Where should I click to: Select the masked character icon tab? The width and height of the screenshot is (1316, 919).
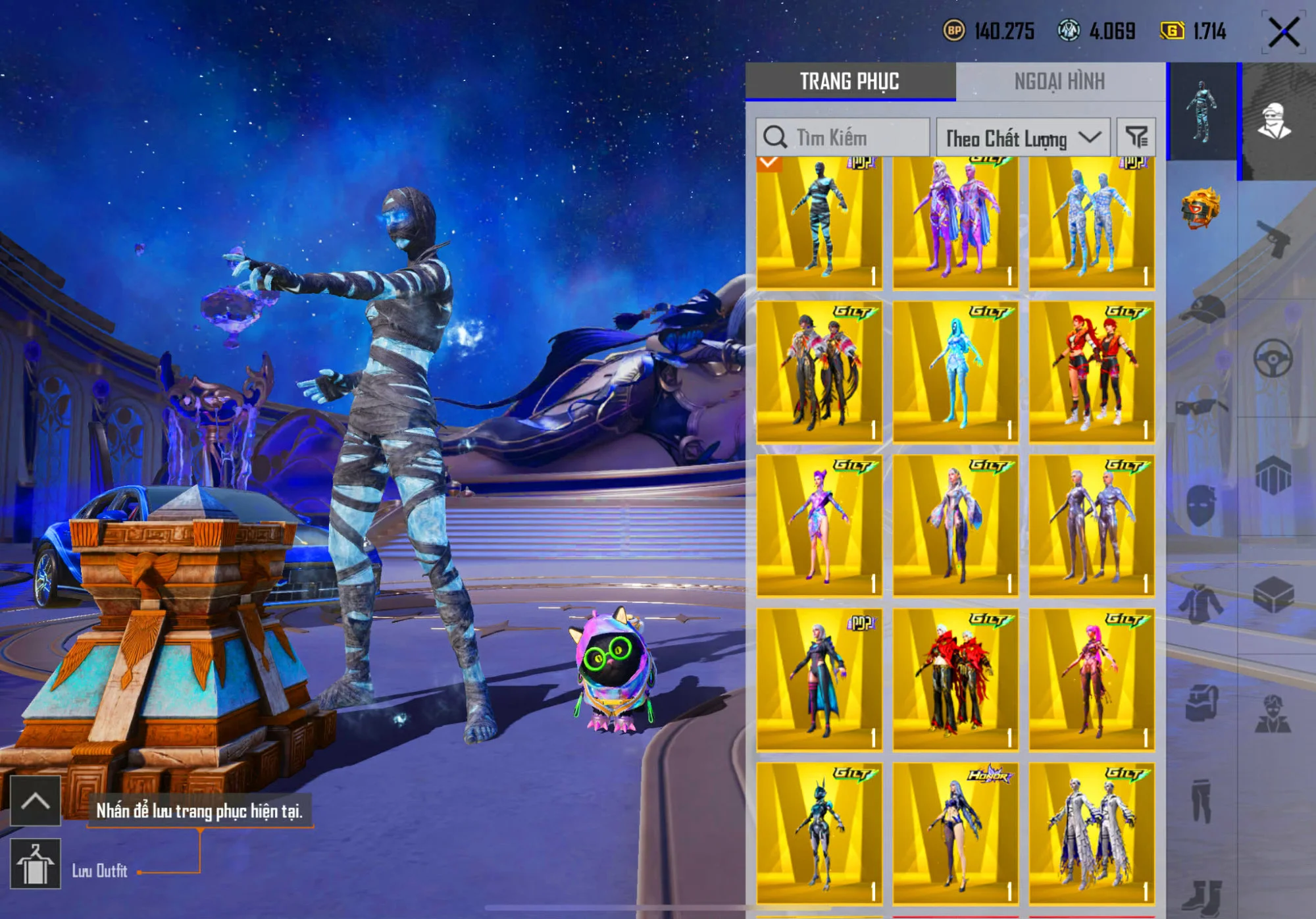[1275, 122]
